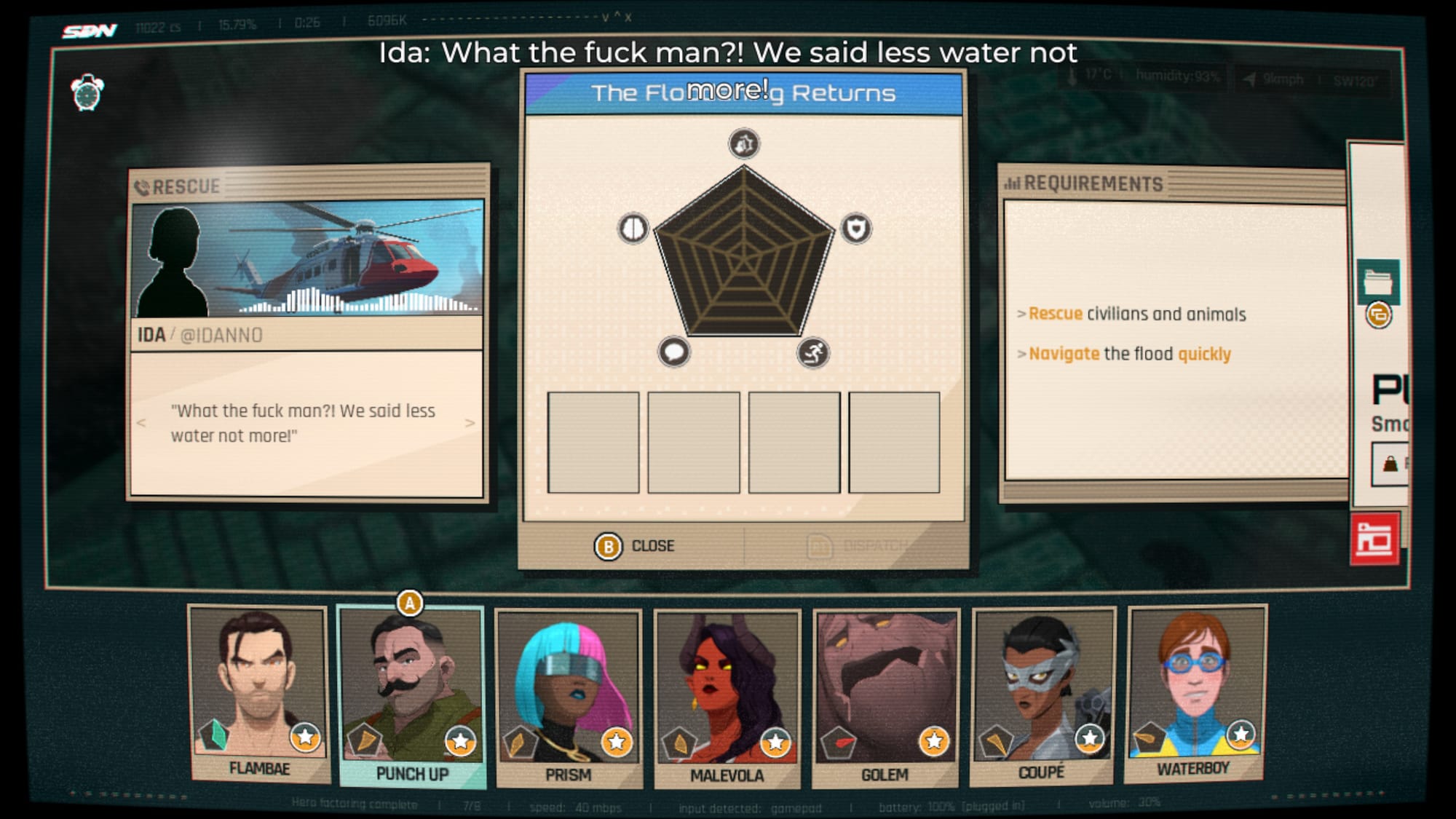Select the speech bubble stat icon
The height and width of the screenshot is (819, 1456).
[x=674, y=352]
